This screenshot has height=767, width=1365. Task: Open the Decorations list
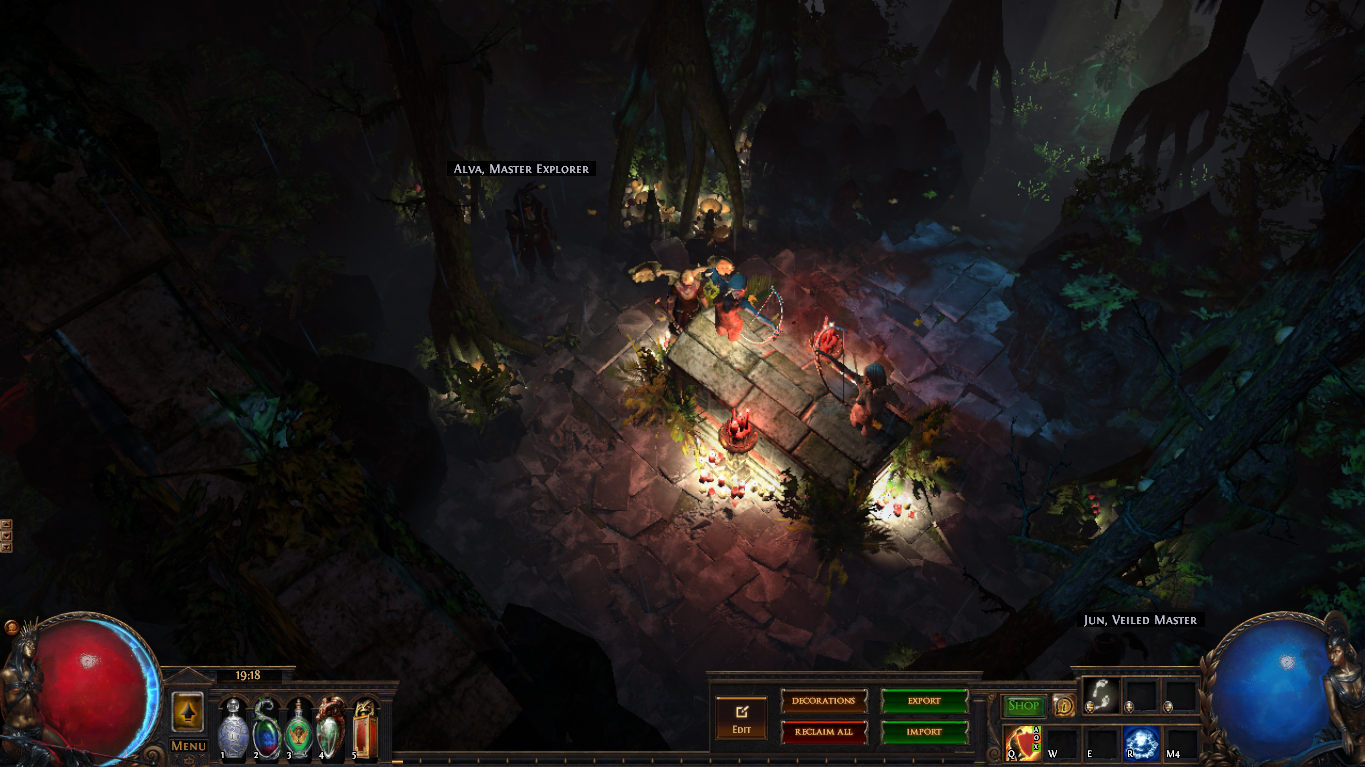(x=823, y=701)
